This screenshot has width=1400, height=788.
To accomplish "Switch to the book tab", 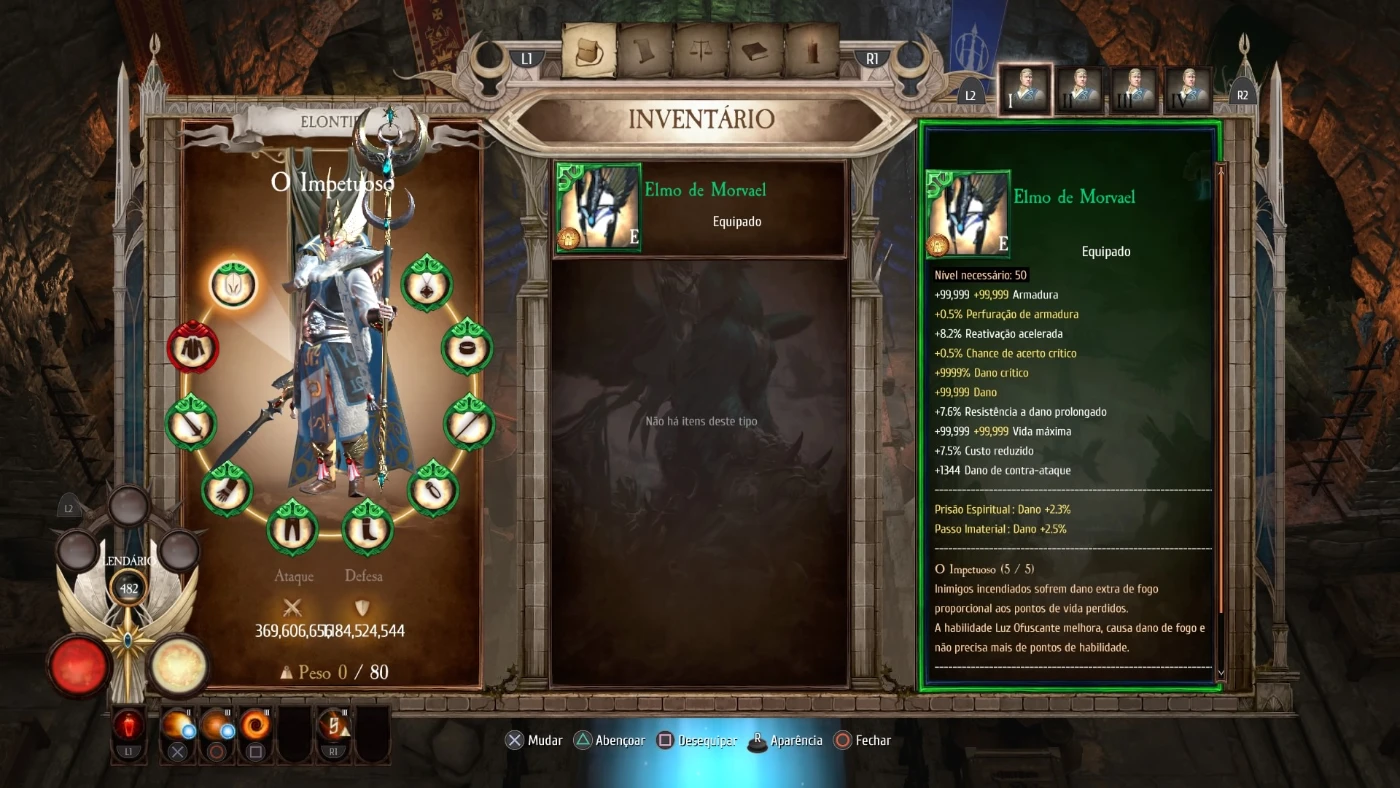I will (x=756, y=51).
